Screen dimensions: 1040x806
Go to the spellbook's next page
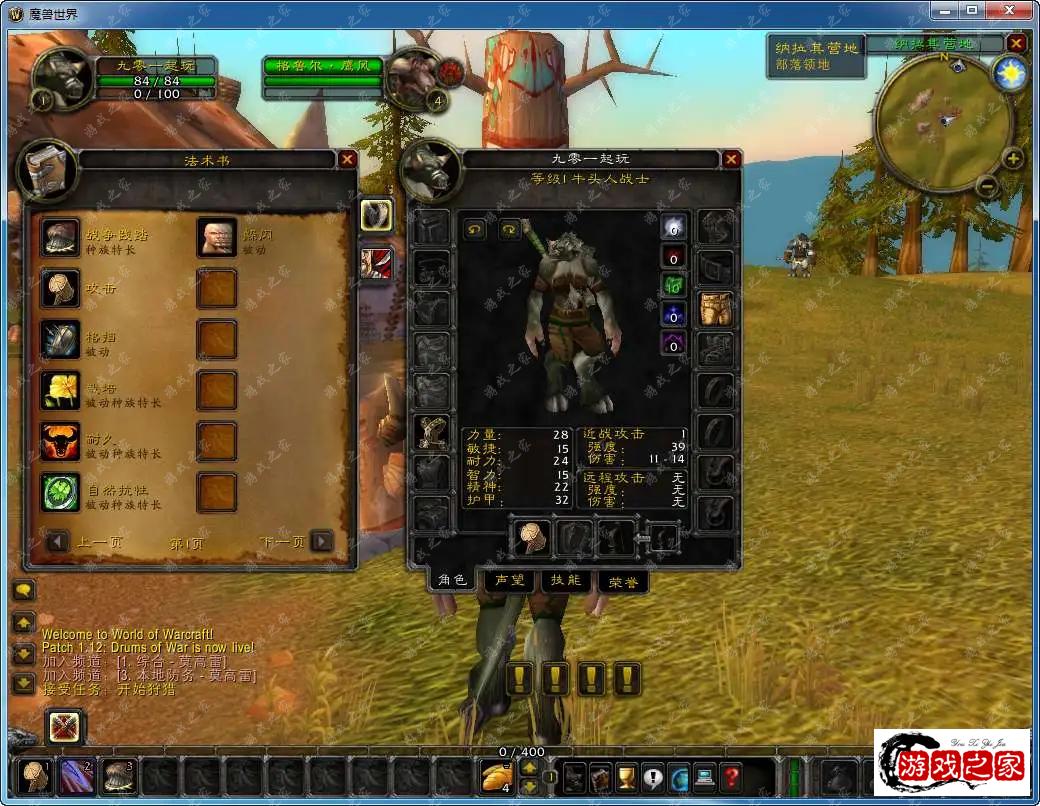tap(321, 542)
